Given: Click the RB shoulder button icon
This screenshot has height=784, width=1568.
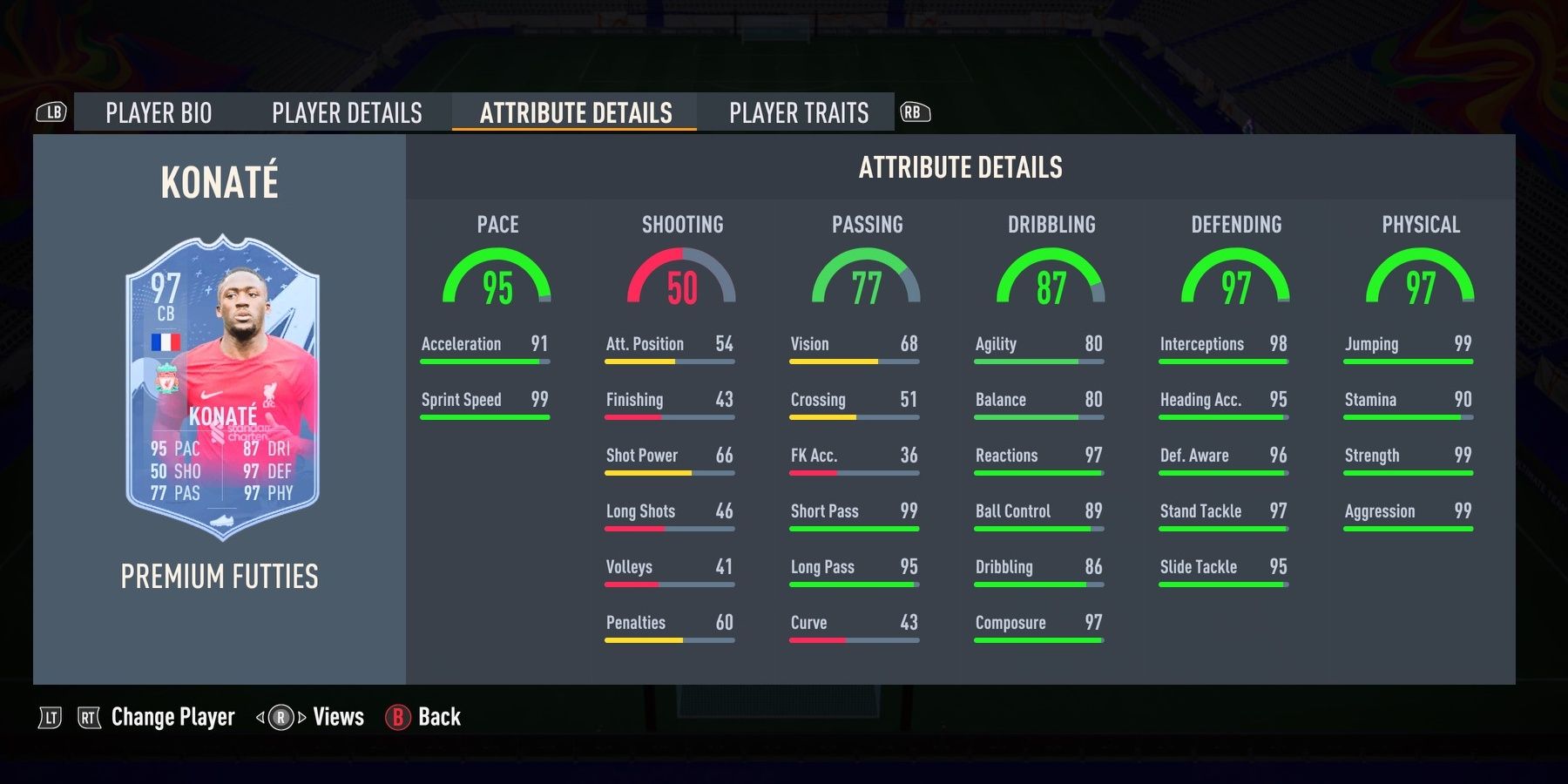Looking at the screenshot, I should coord(911,109).
